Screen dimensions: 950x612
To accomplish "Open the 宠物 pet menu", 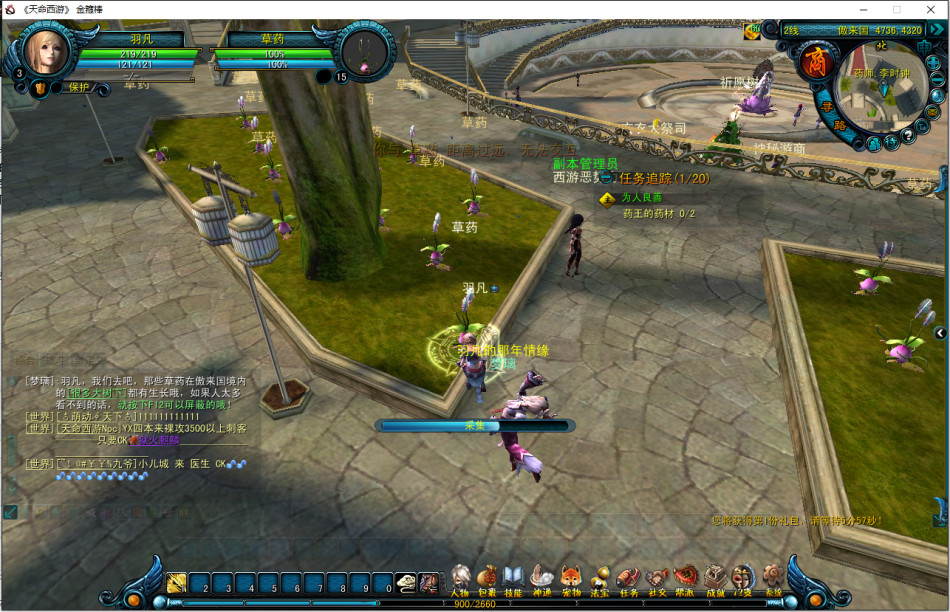I will (571, 577).
